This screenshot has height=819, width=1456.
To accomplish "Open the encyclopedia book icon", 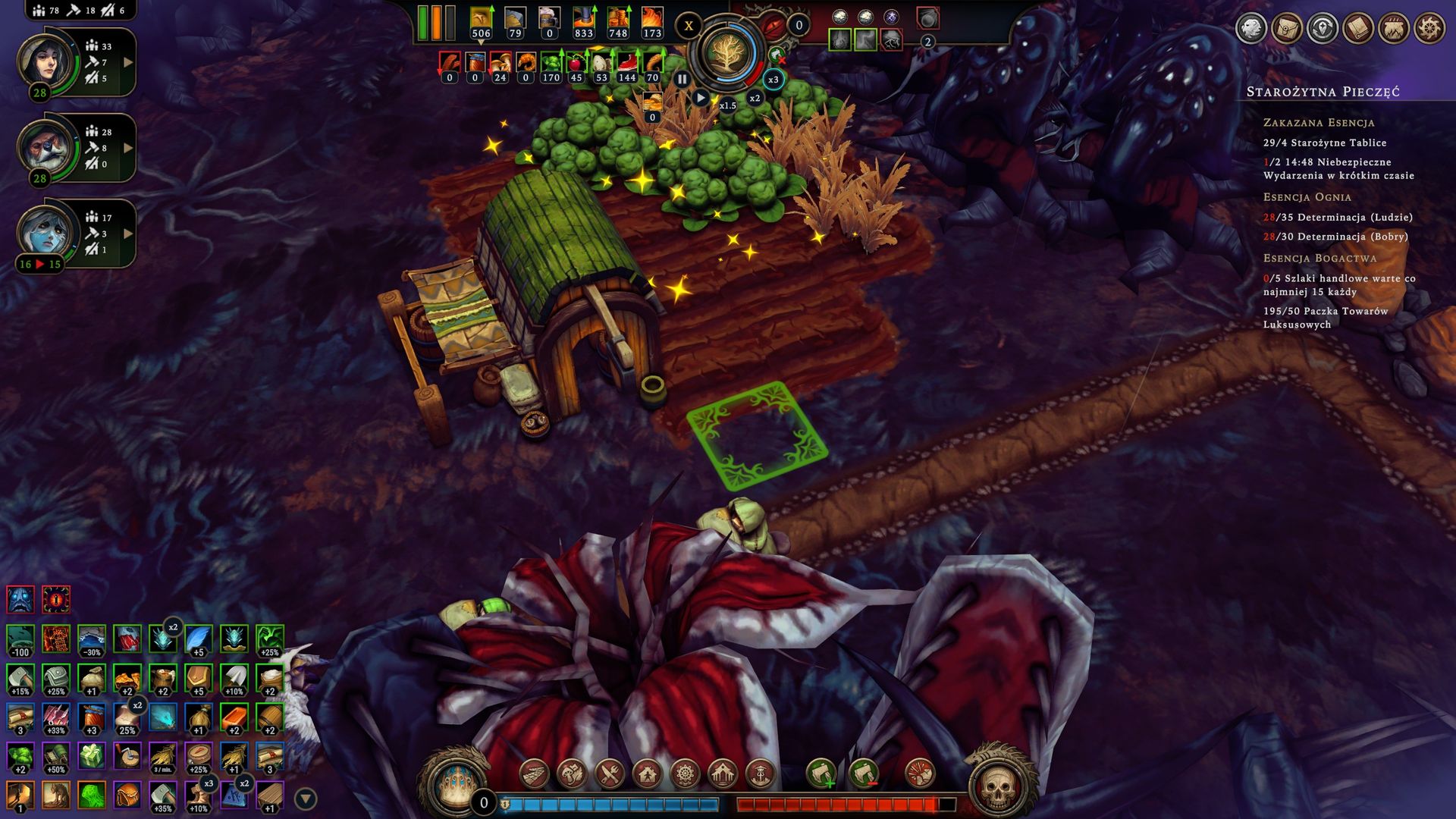I will 1358,29.
